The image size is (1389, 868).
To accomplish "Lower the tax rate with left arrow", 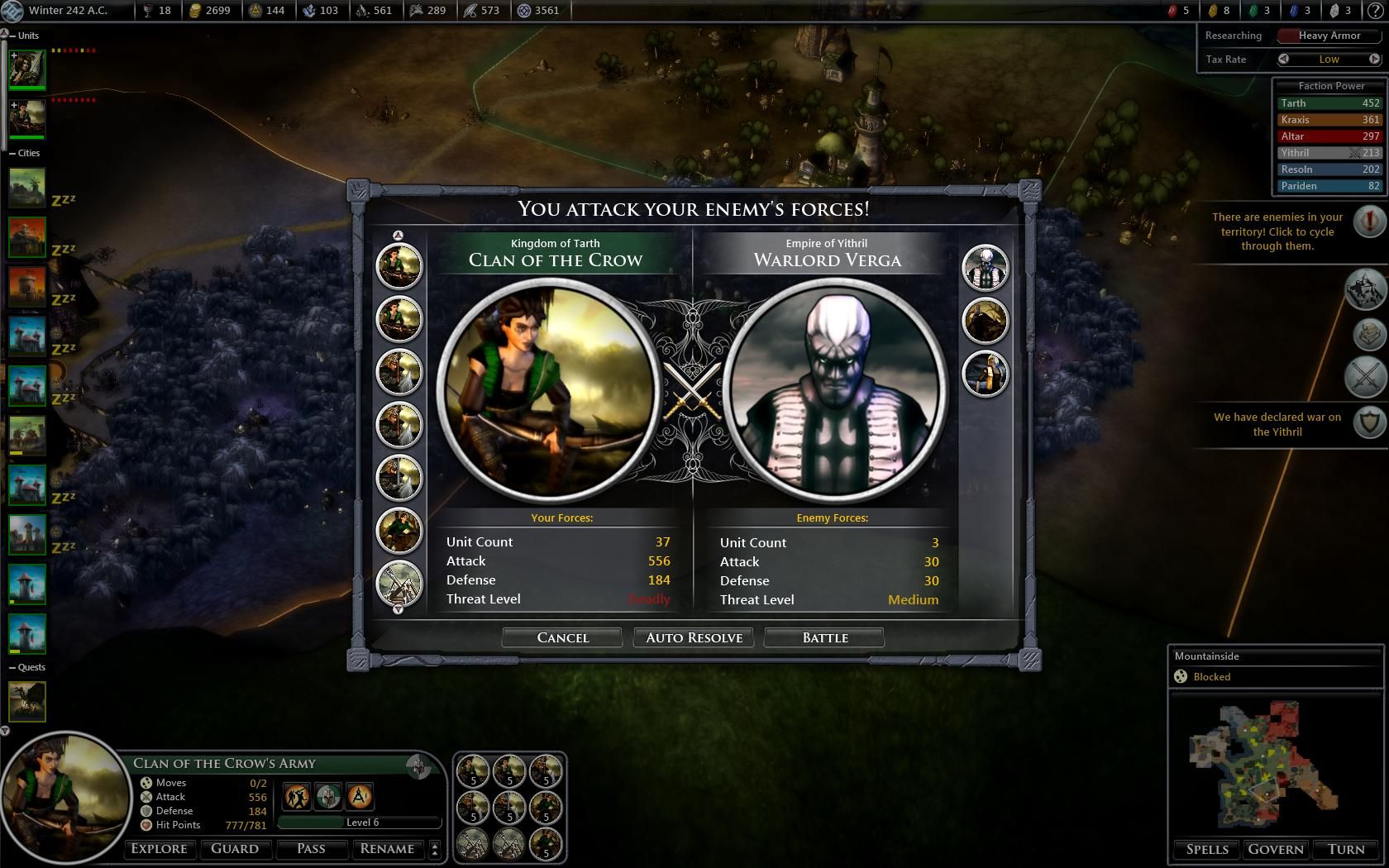I will pos(1283,59).
